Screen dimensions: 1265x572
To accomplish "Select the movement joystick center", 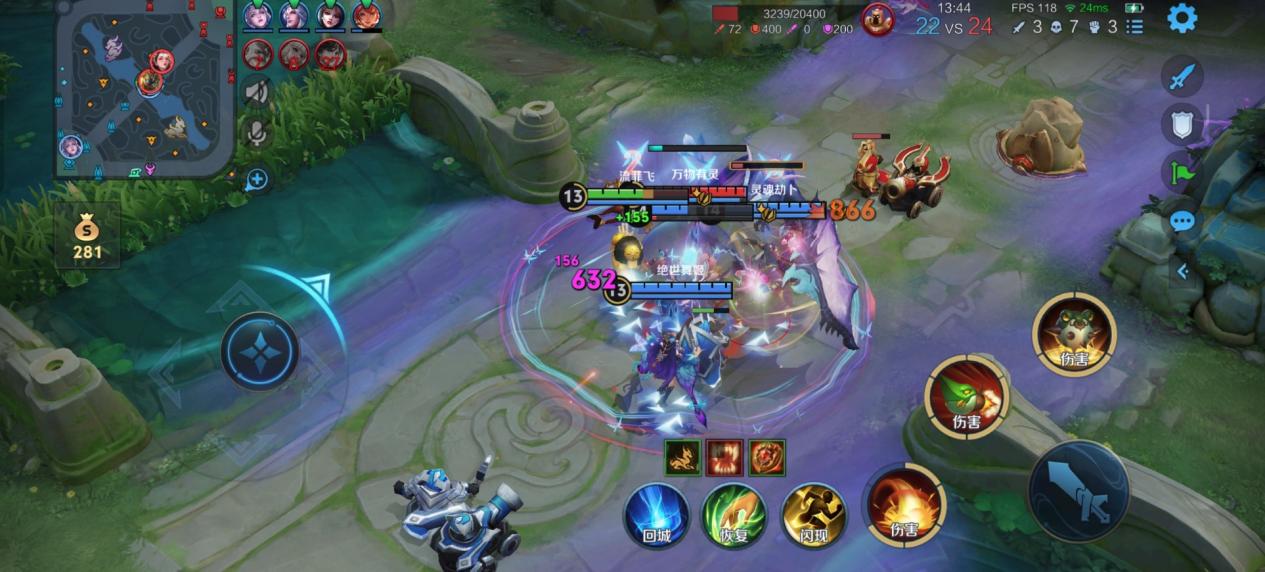I will click(259, 352).
